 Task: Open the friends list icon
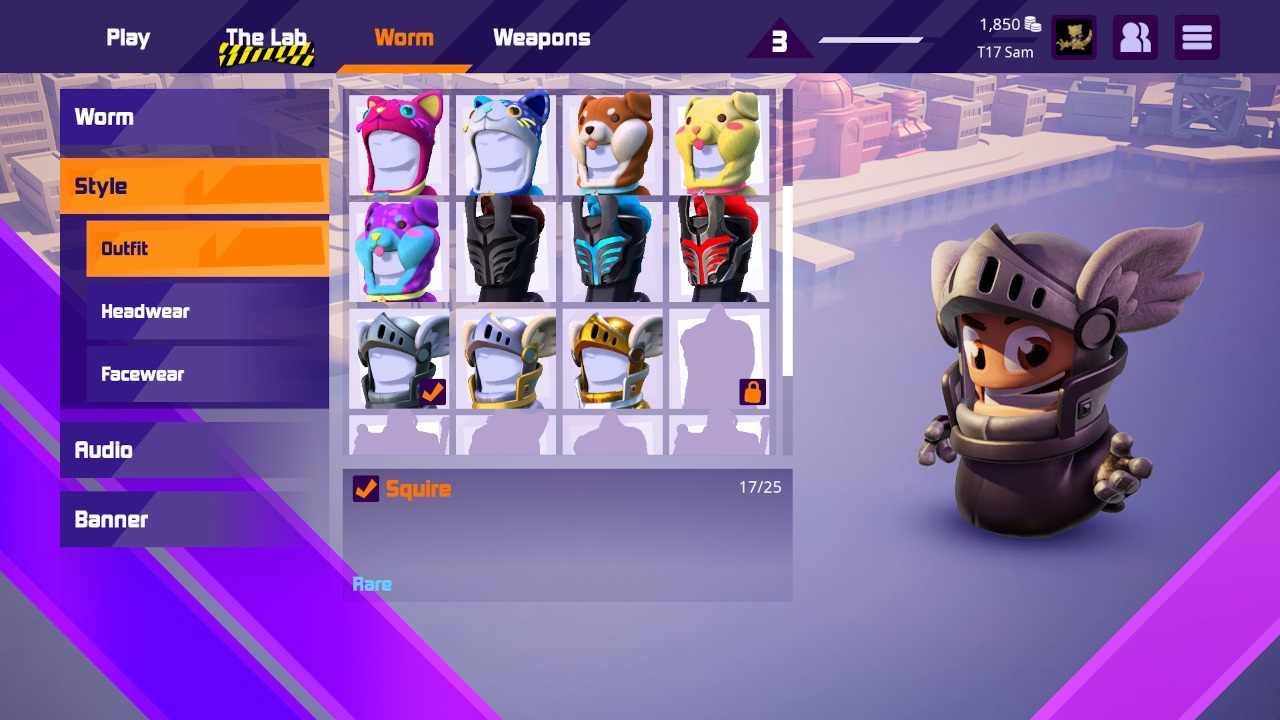(1135, 37)
